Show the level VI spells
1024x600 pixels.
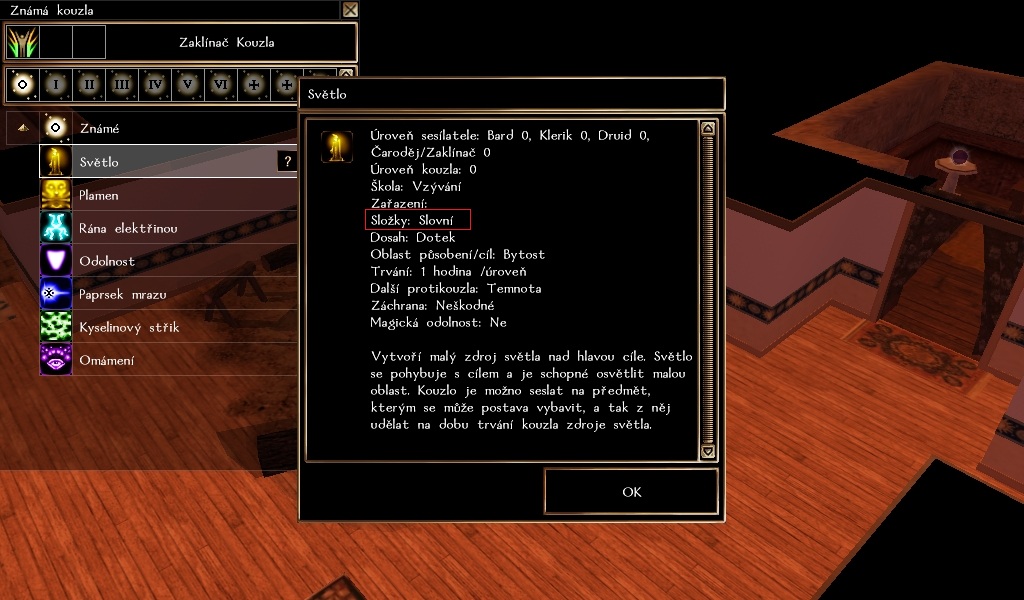pos(220,85)
